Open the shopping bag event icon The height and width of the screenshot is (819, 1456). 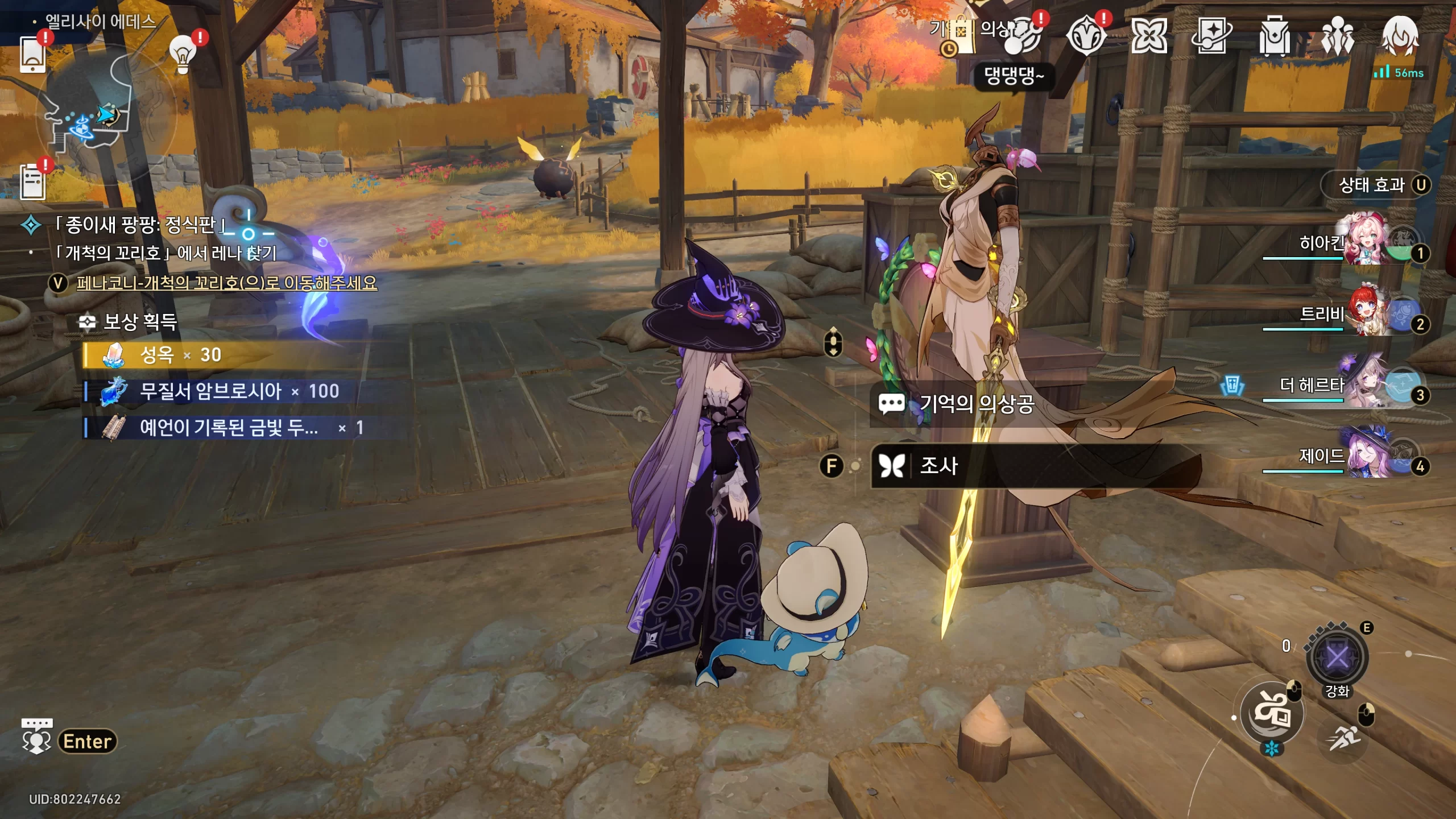pyautogui.click(x=960, y=34)
